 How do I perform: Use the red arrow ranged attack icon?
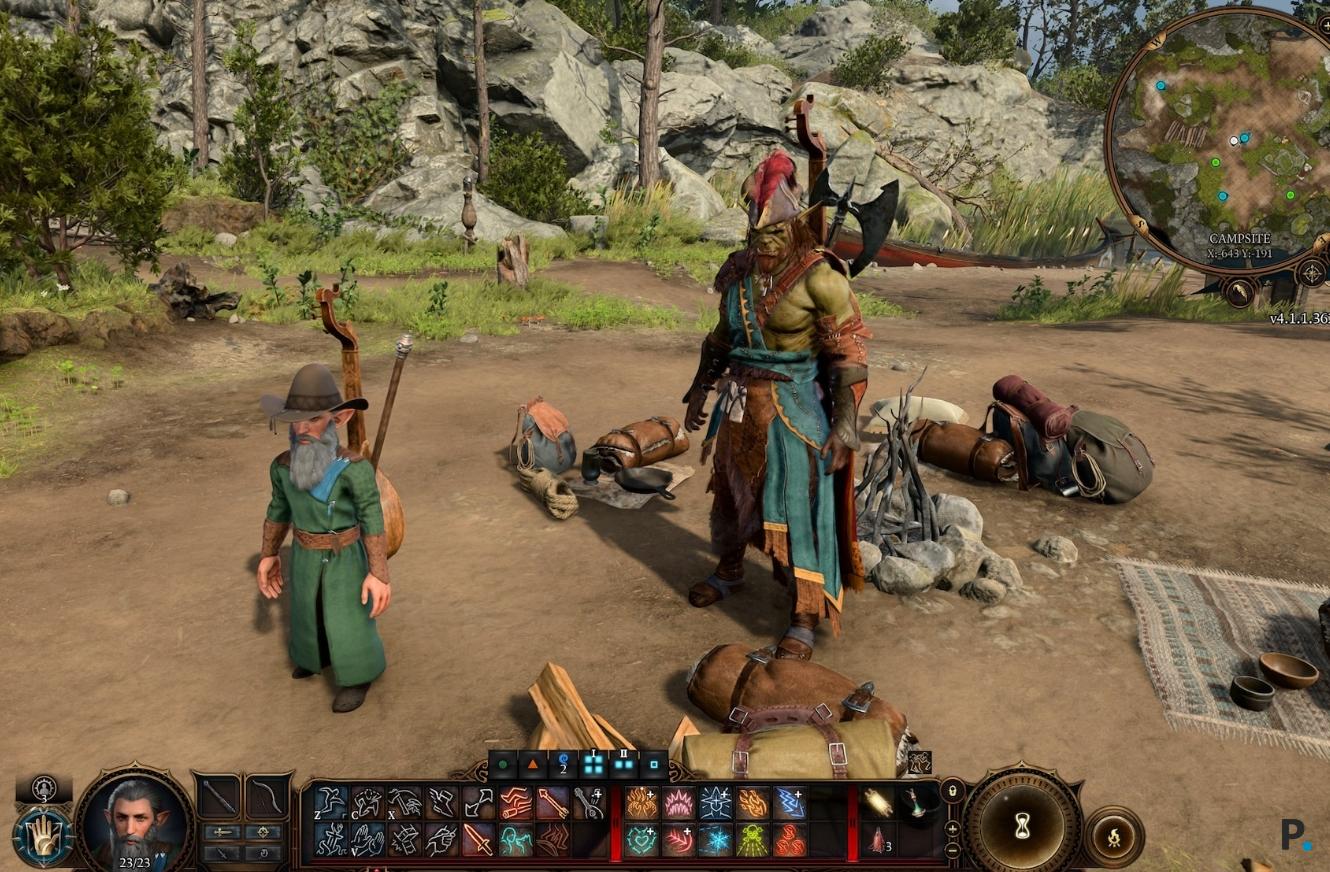coord(552,802)
